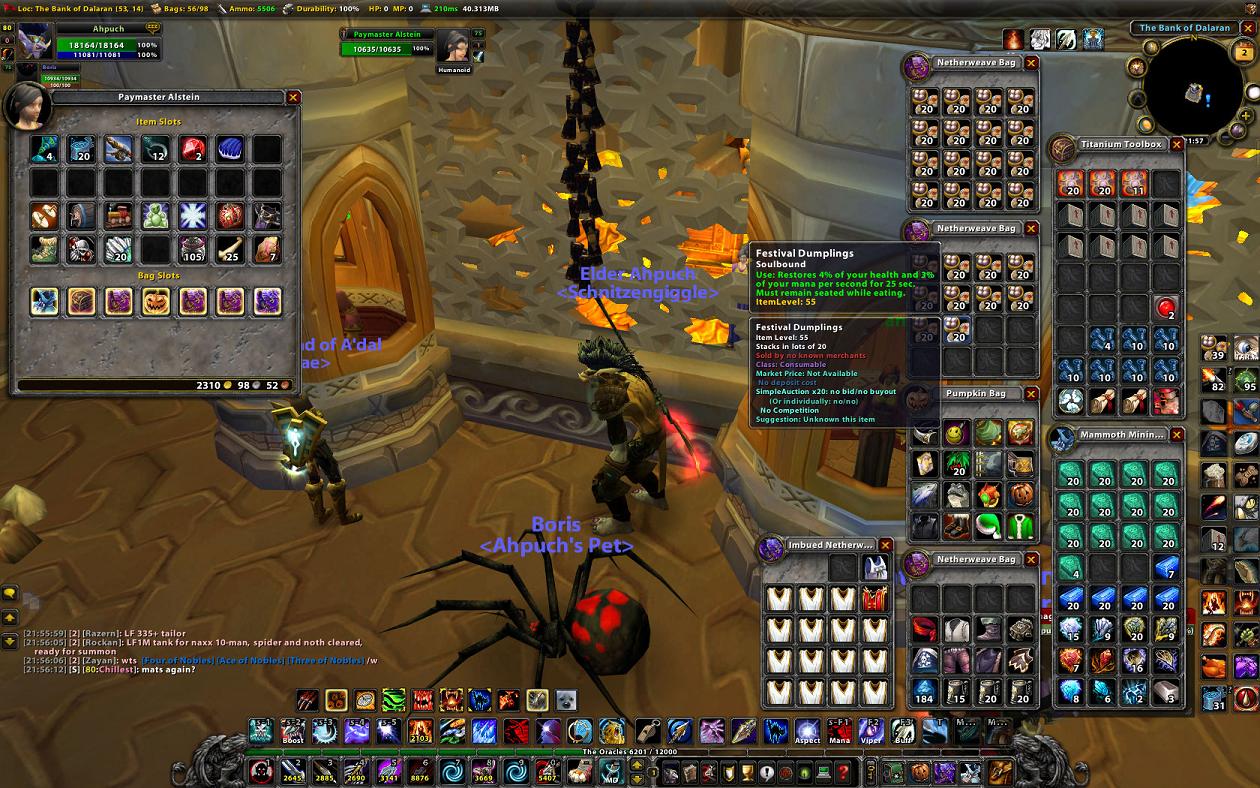Screen dimensions: 1260x788
Task: Click the red tabard in Imbued Netherweave bag
Action: 875,600
